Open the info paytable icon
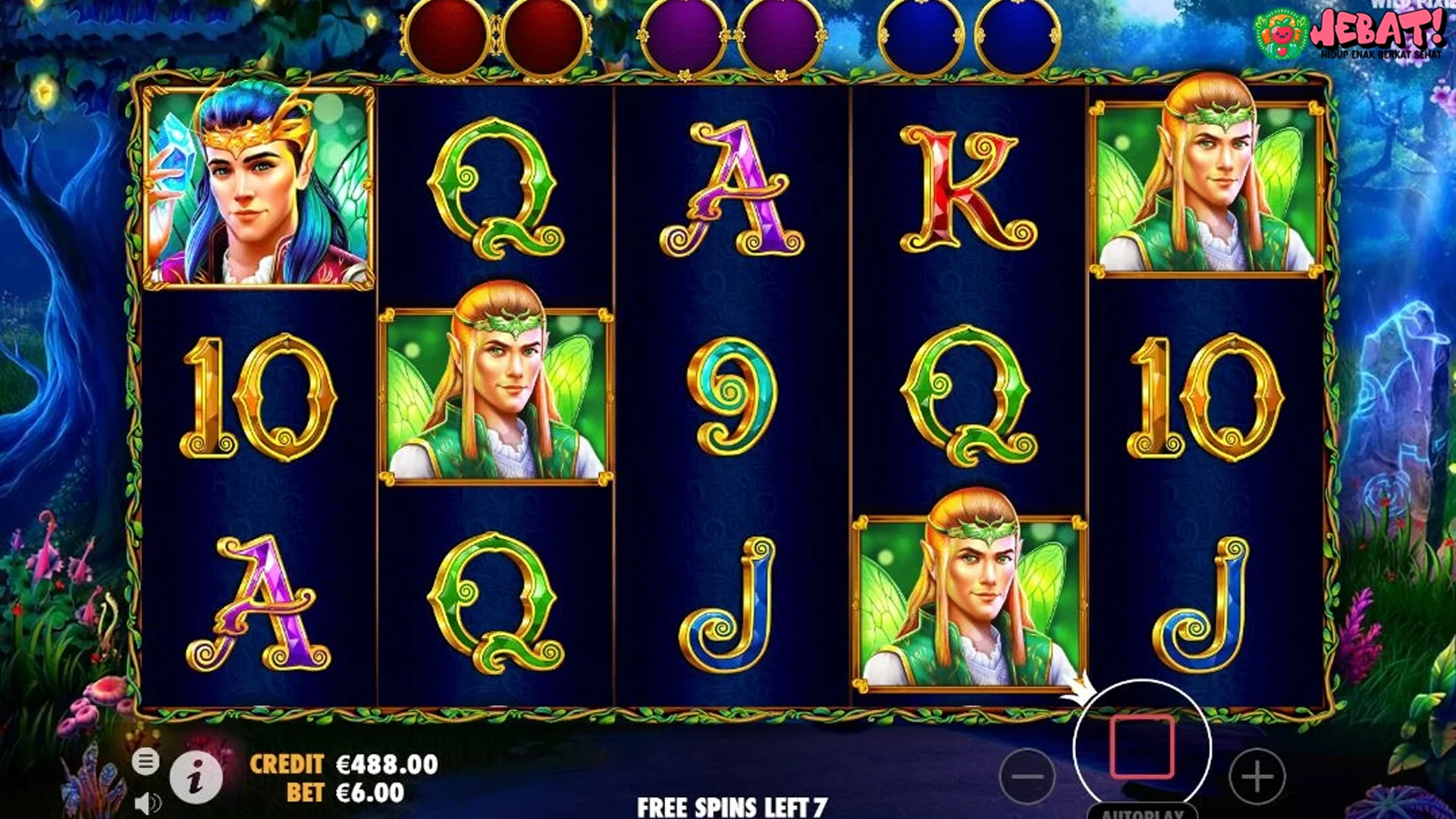 [197, 776]
